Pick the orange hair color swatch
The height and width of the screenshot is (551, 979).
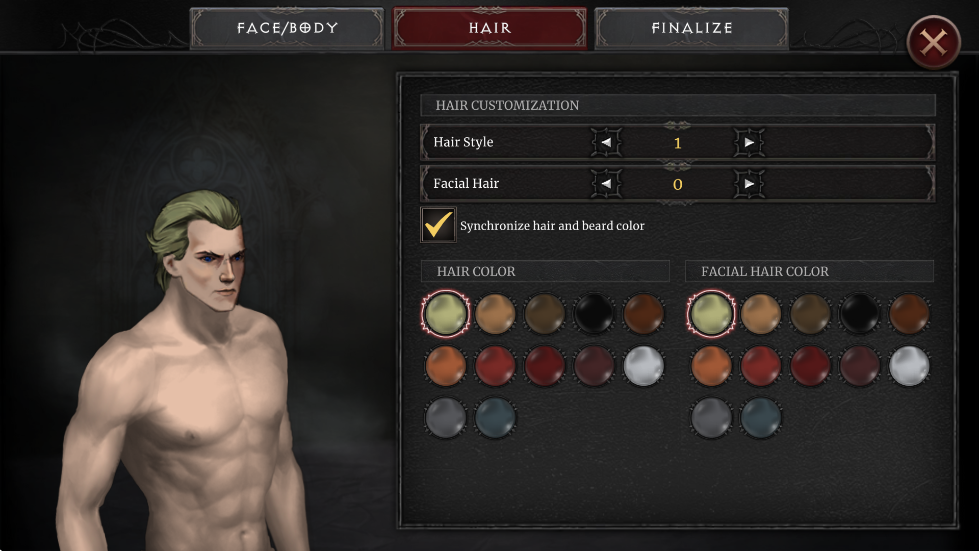click(445, 366)
